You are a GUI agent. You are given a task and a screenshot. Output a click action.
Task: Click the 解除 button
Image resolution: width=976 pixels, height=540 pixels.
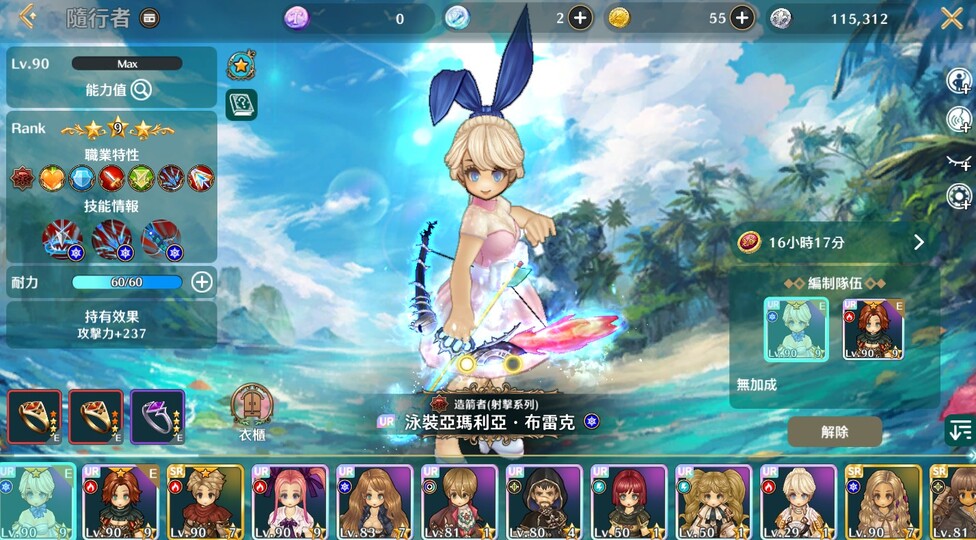pos(834,431)
